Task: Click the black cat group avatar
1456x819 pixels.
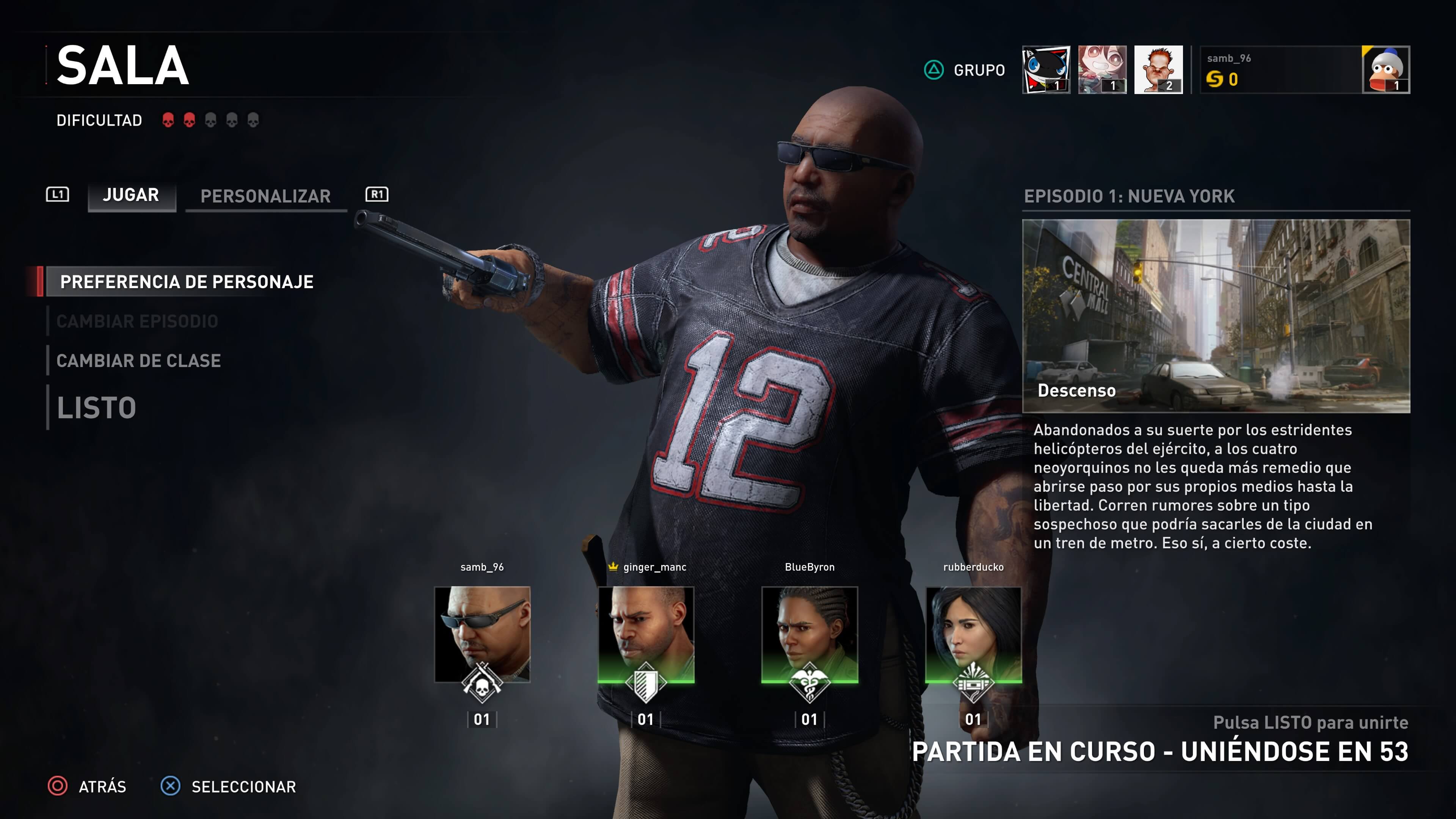Action: (1046, 69)
